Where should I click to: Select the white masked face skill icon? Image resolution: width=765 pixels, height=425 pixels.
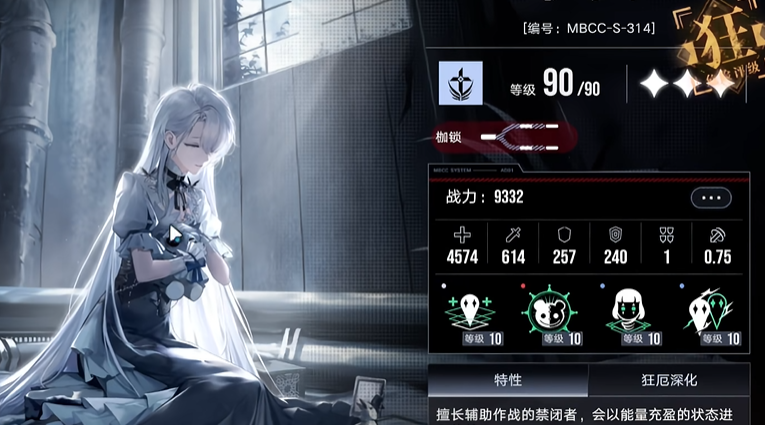pyautogui.click(x=714, y=310)
